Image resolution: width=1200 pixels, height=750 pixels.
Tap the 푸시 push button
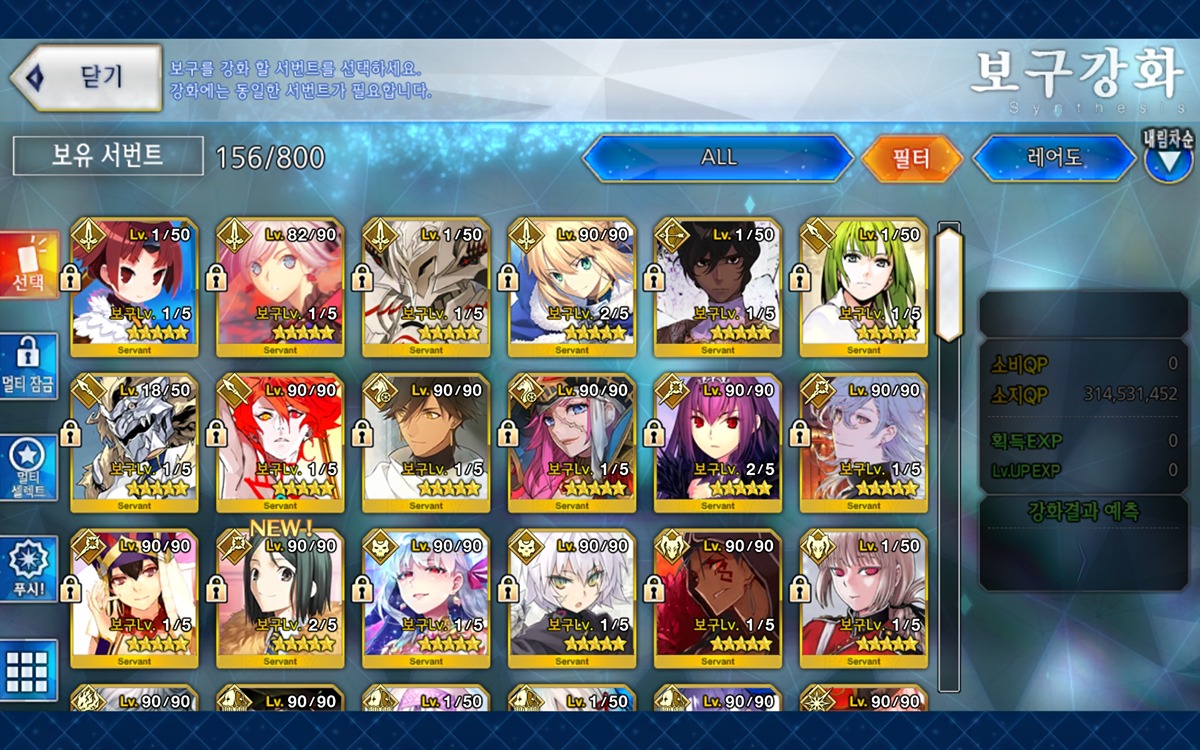(x=29, y=568)
